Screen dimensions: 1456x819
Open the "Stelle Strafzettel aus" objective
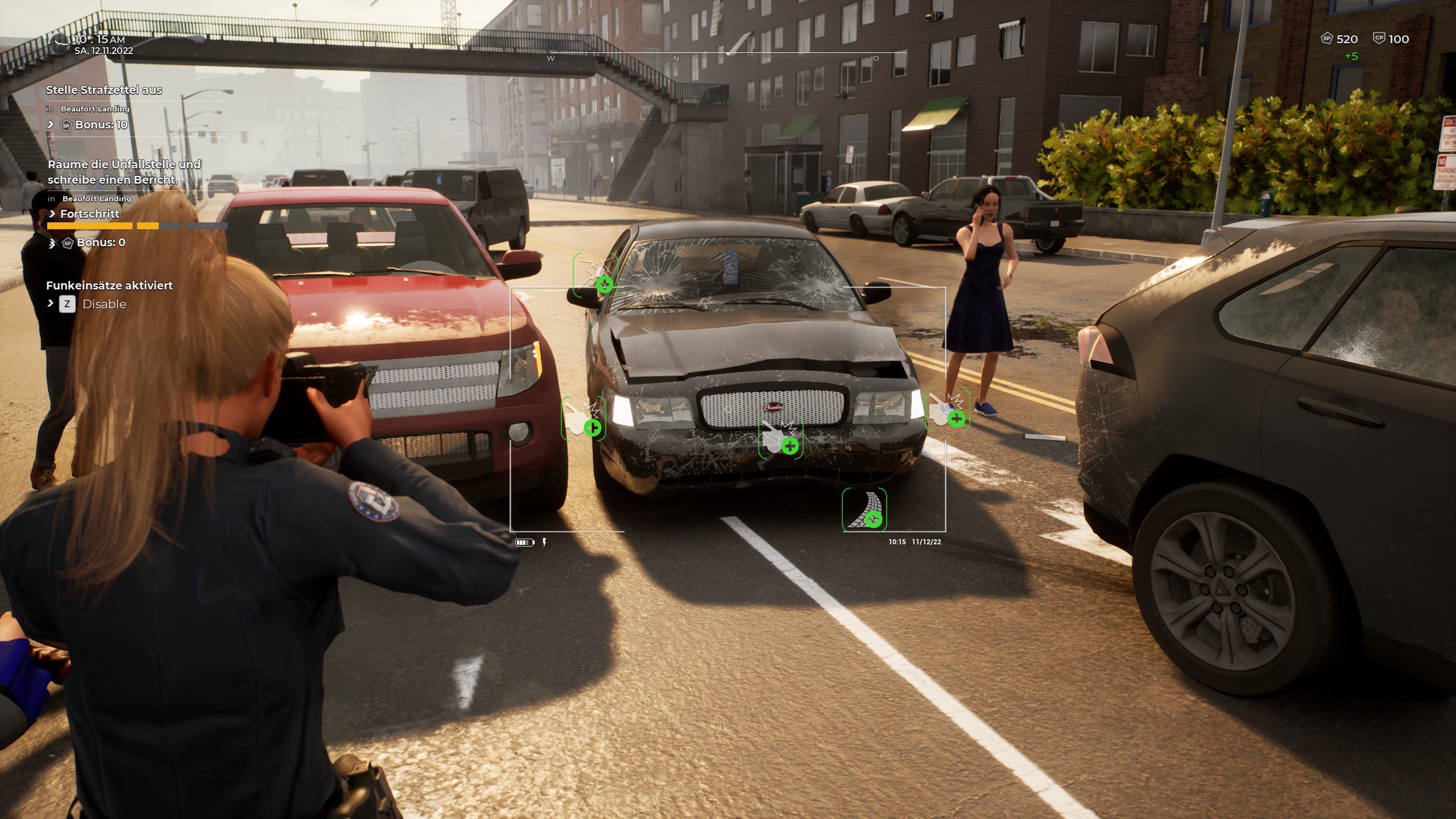104,90
